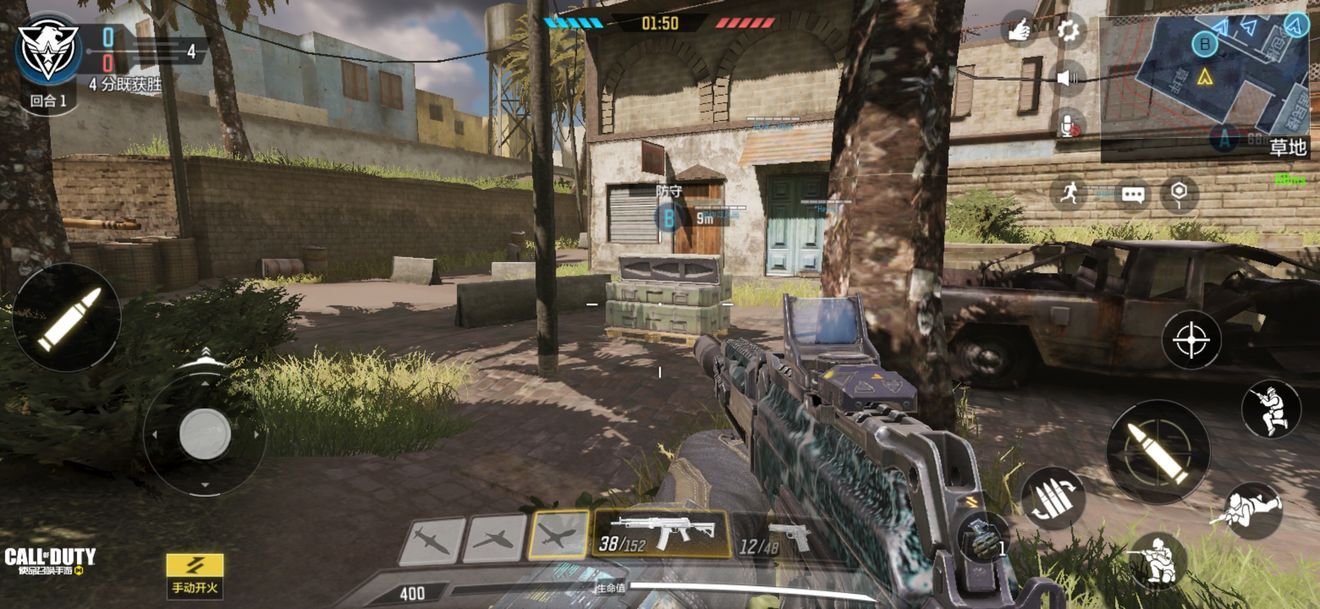Aim down sights with the crosshair button

[1191, 340]
